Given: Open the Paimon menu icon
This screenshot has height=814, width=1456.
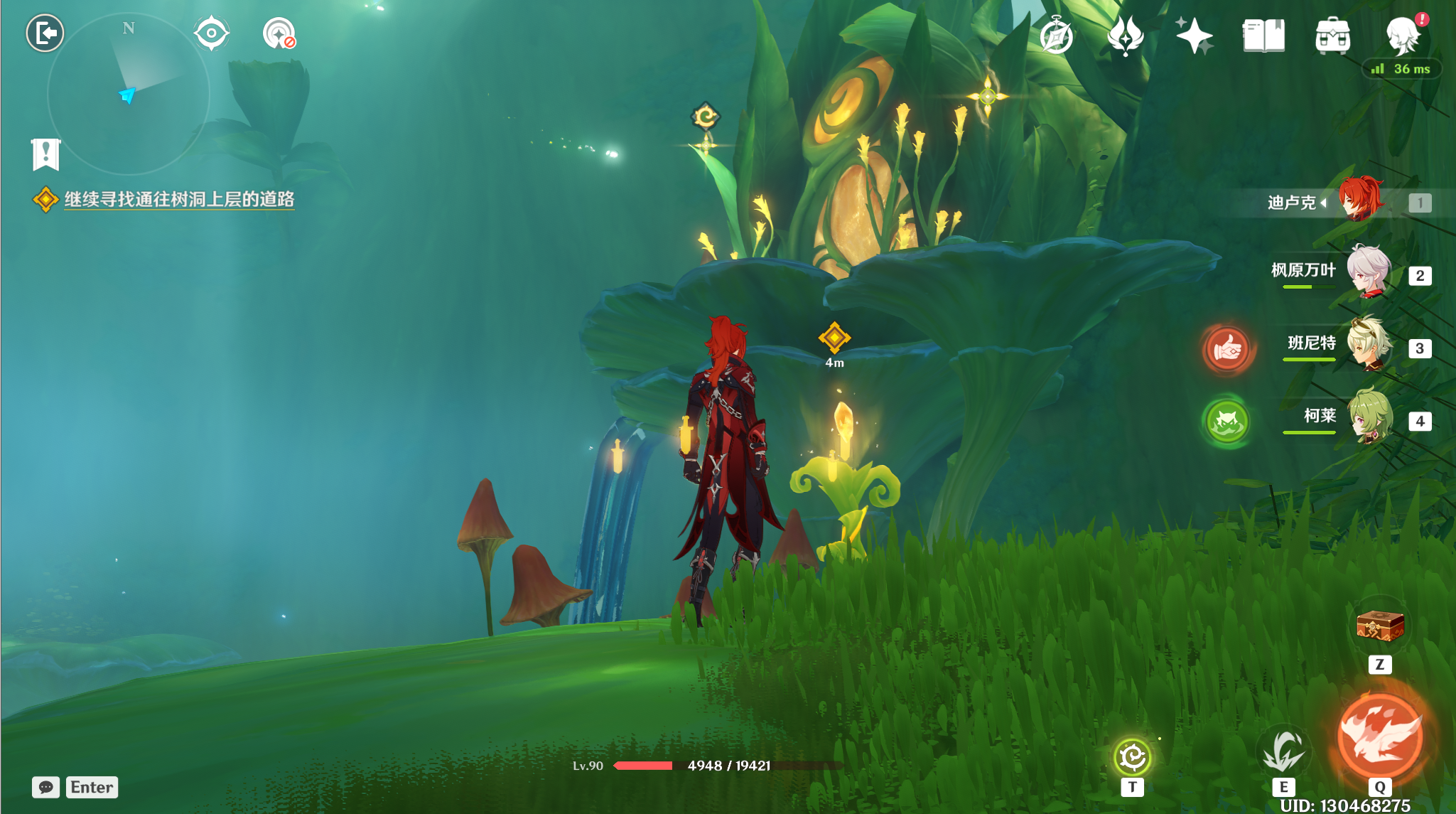Looking at the screenshot, I should [x=1403, y=36].
